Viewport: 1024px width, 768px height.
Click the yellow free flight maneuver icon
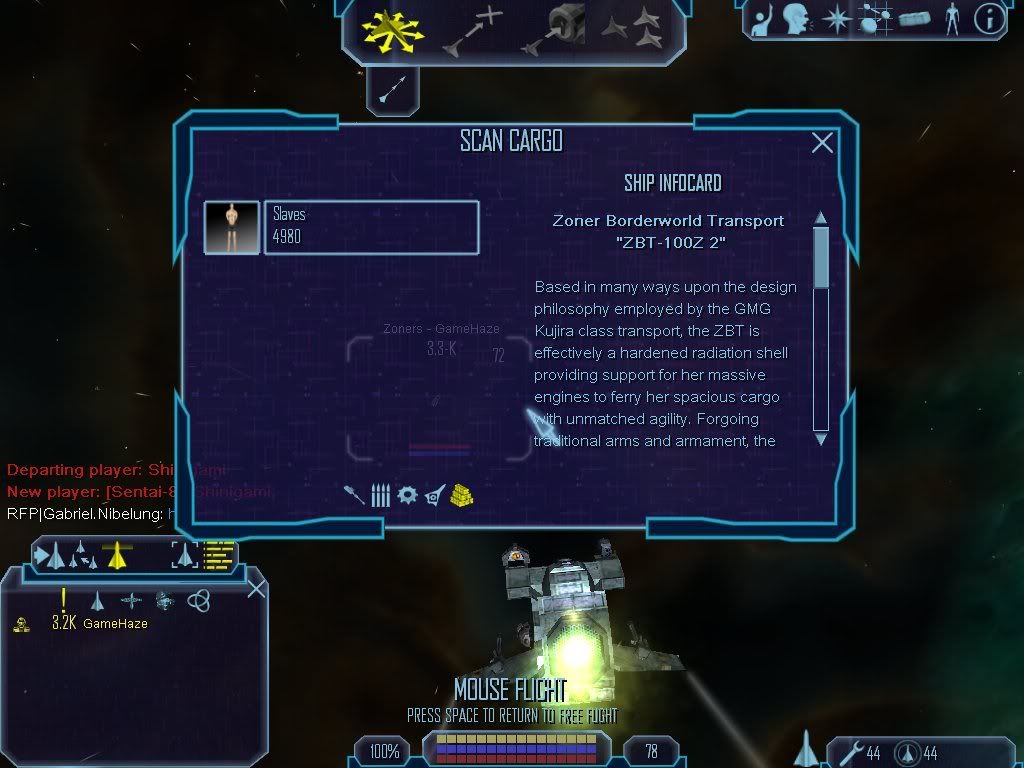click(x=393, y=29)
